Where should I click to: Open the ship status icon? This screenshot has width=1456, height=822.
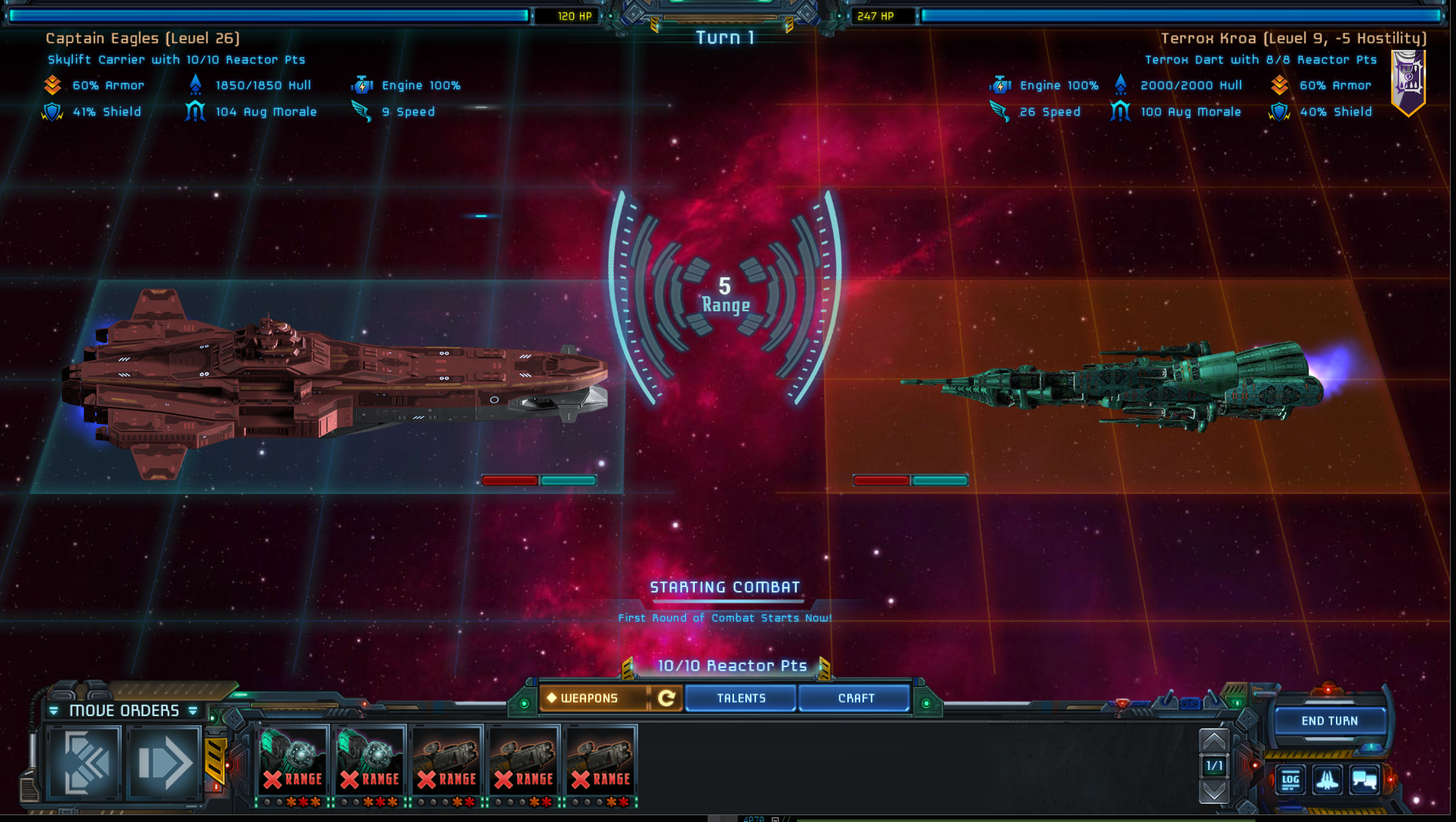click(1327, 780)
